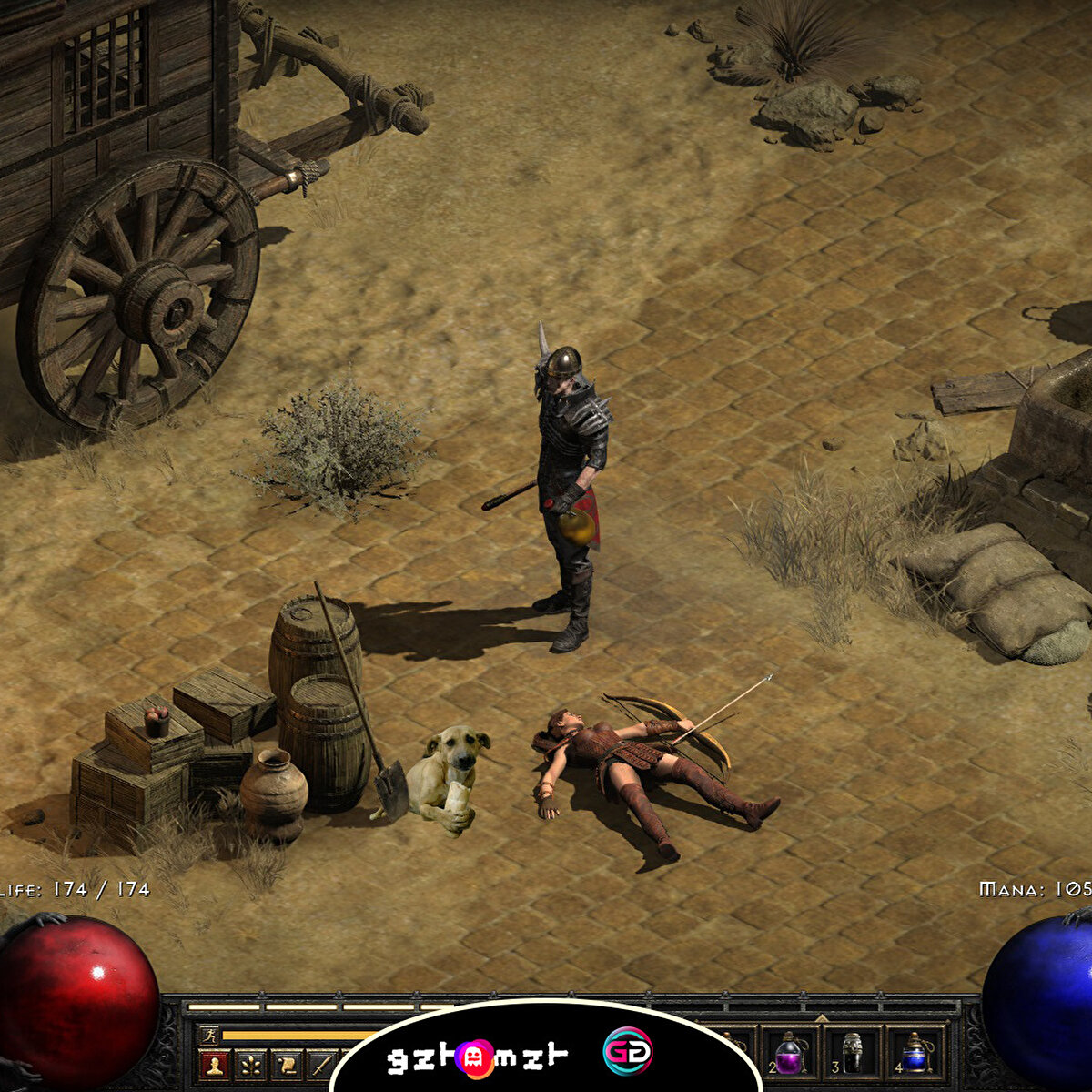This screenshot has height=1092, width=1092.
Task: Open the skill tree button
Action: pos(250,1063)
